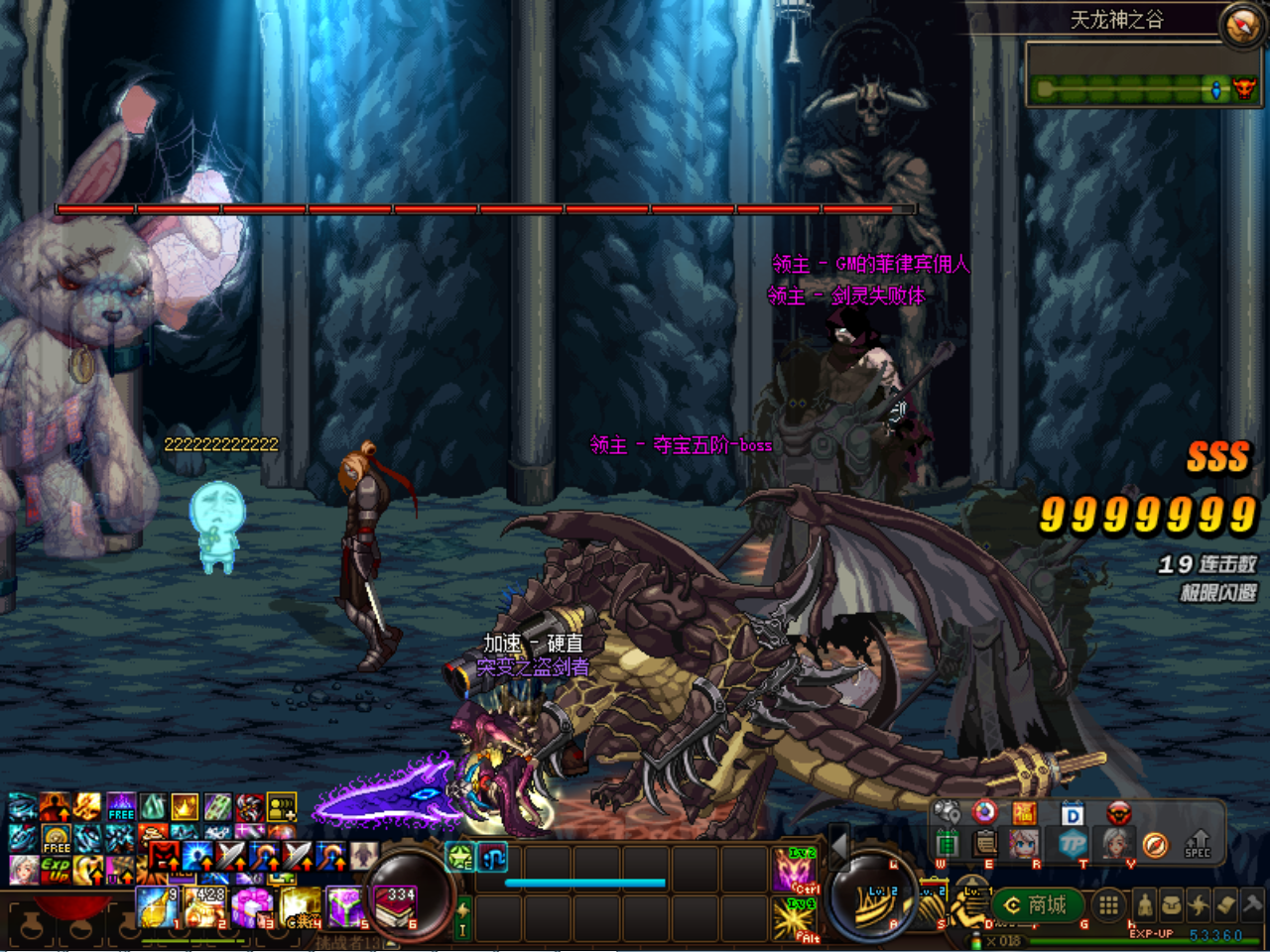Open the D daily check-in calendar icon

click(1072, 813)
